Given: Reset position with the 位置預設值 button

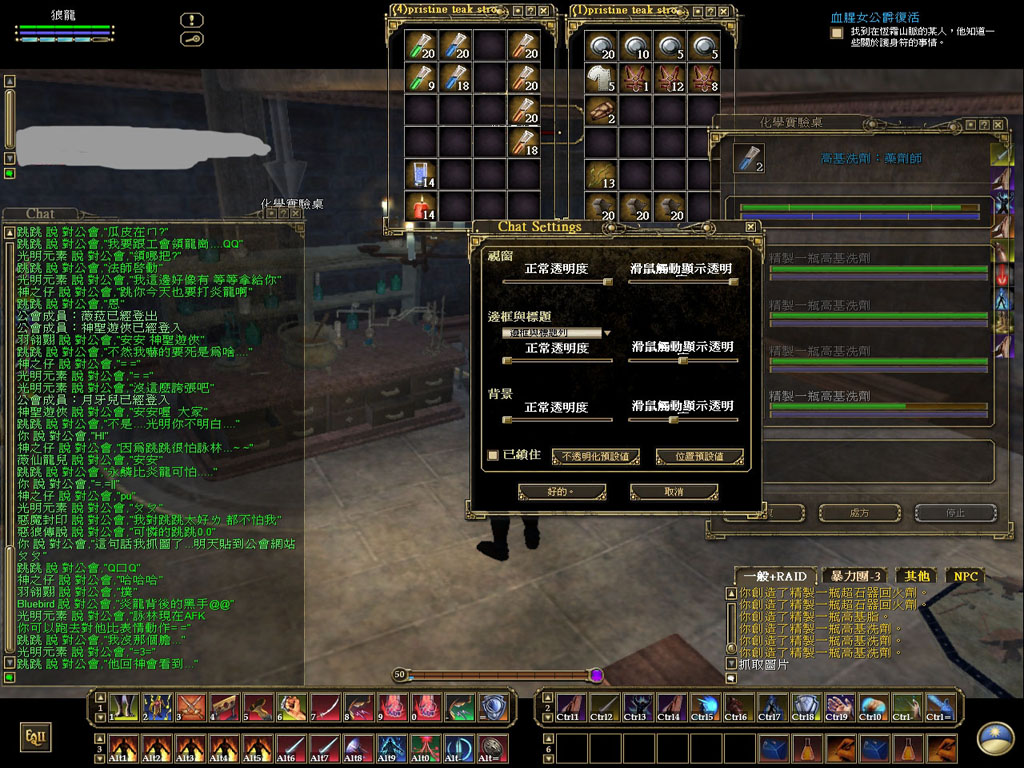Looking at the screenshot, I should click(x=700, y=457).
